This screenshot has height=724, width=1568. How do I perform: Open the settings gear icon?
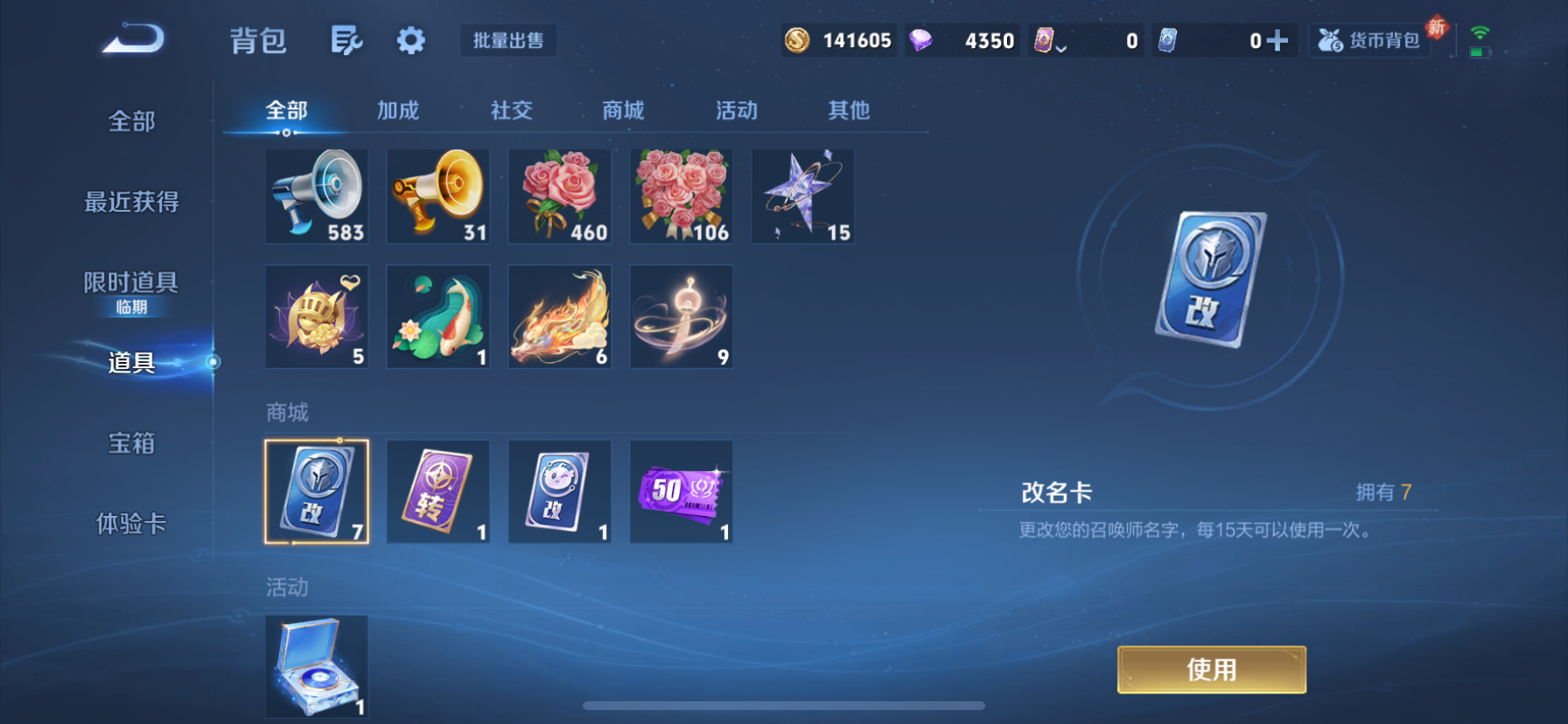(410, 40)
